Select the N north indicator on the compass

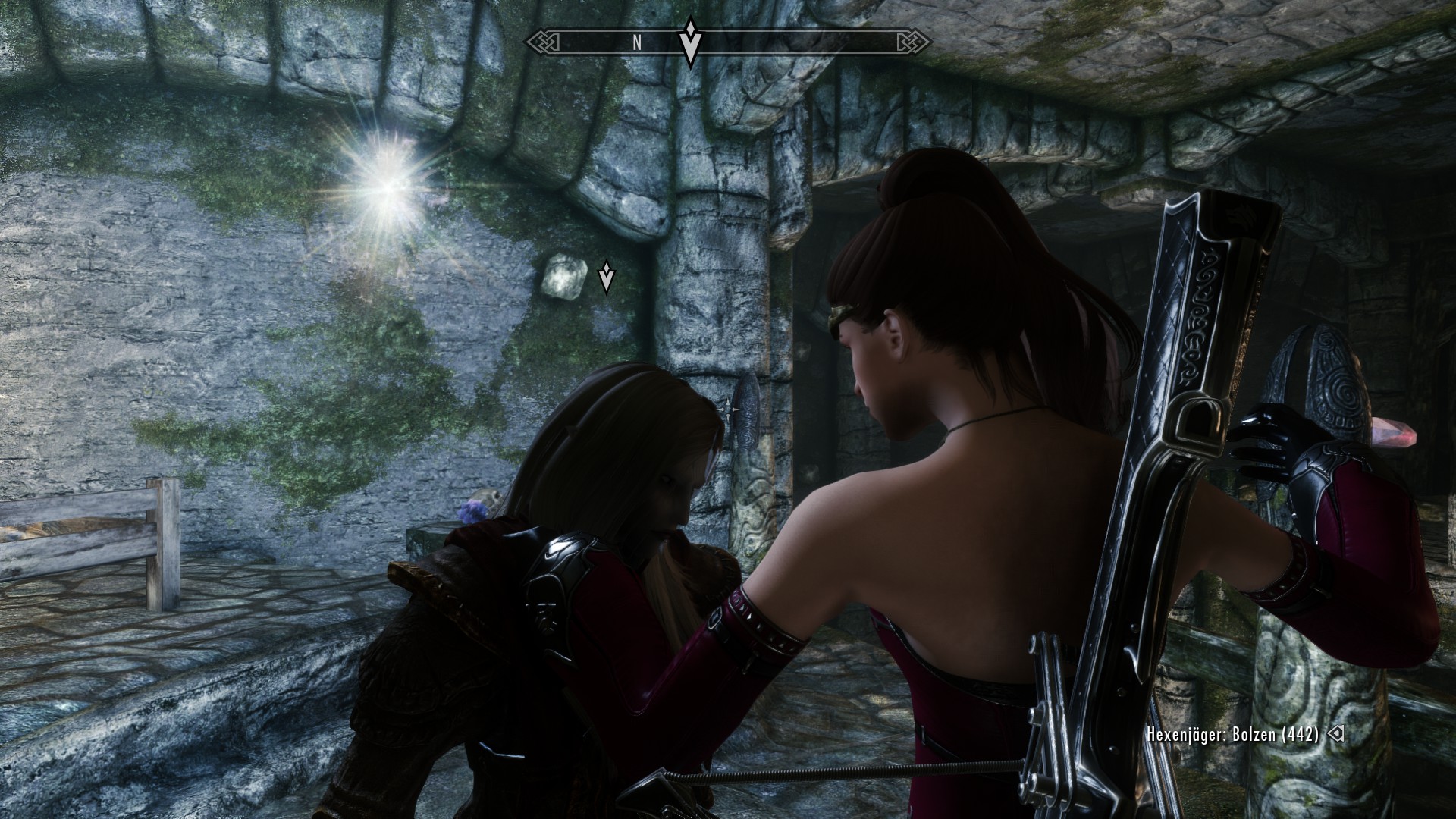637,43
